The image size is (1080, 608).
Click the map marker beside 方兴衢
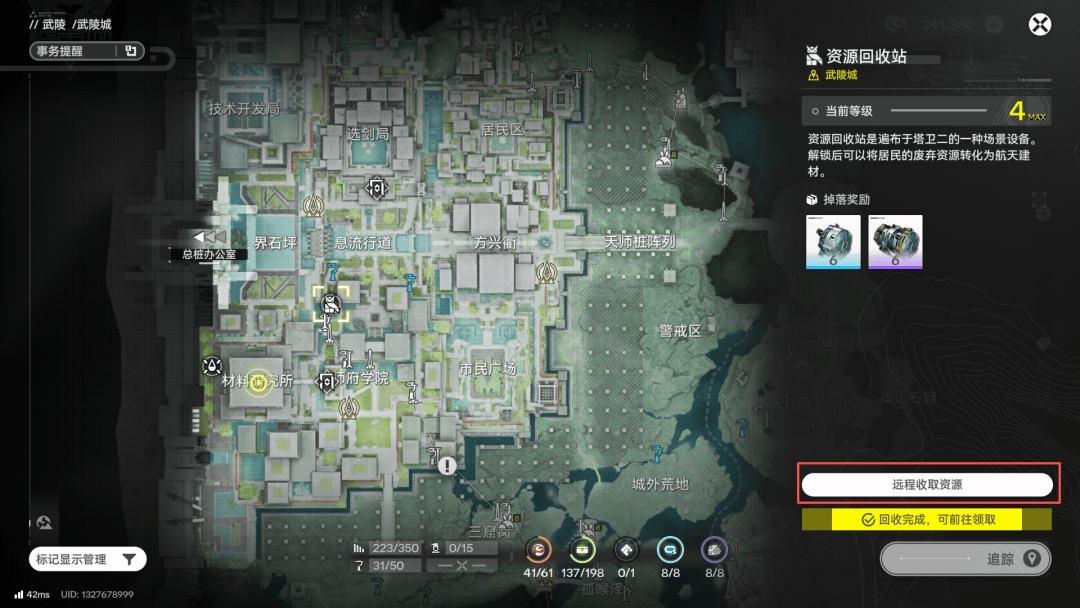click(x=546, y=270)
